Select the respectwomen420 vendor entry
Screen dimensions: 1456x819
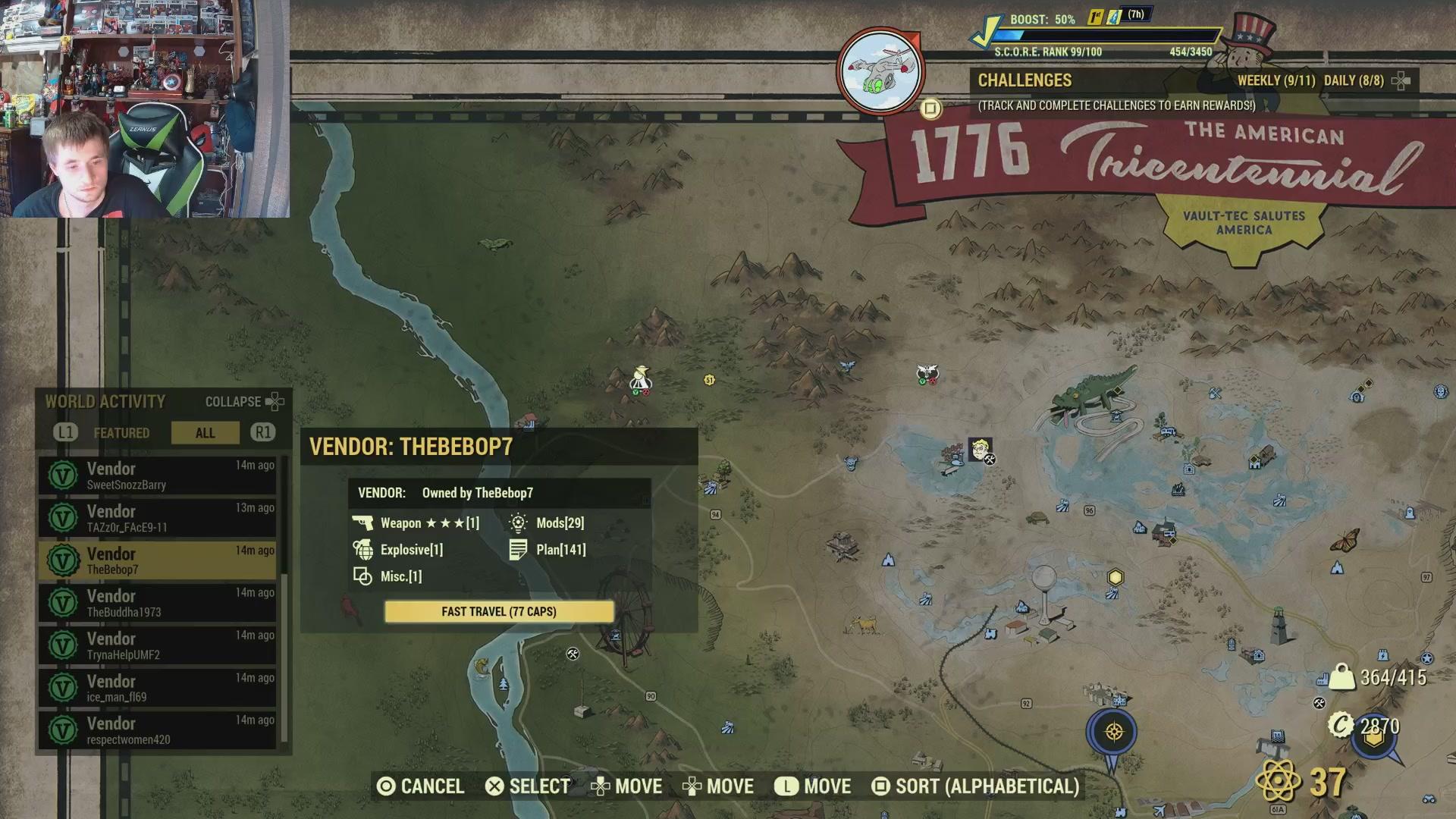(158, 730)
